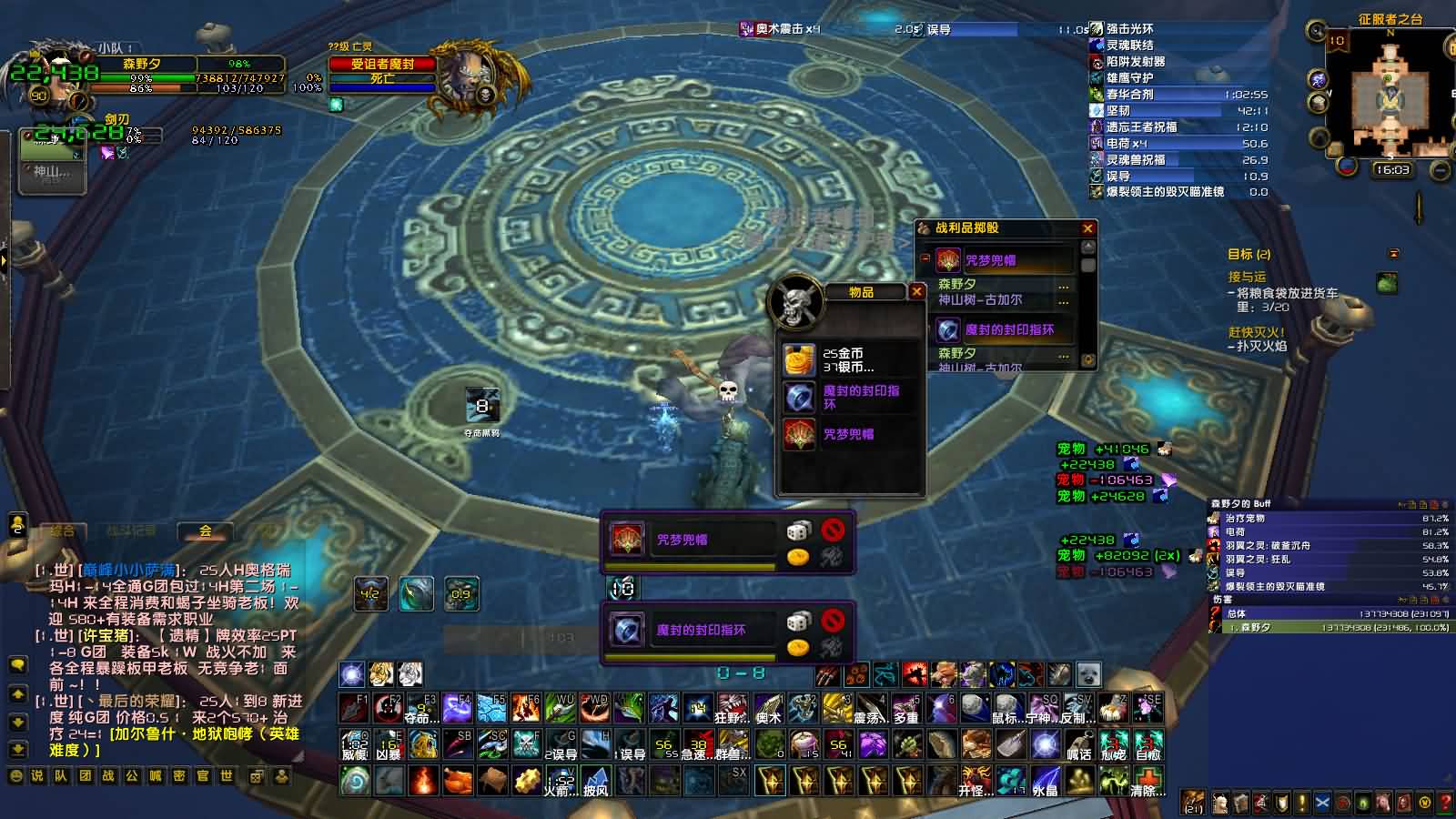This screenshot has height=819, width=1456.
Task: Pass on the 魔封的封印指环 roll
Action: pos(833,620)
